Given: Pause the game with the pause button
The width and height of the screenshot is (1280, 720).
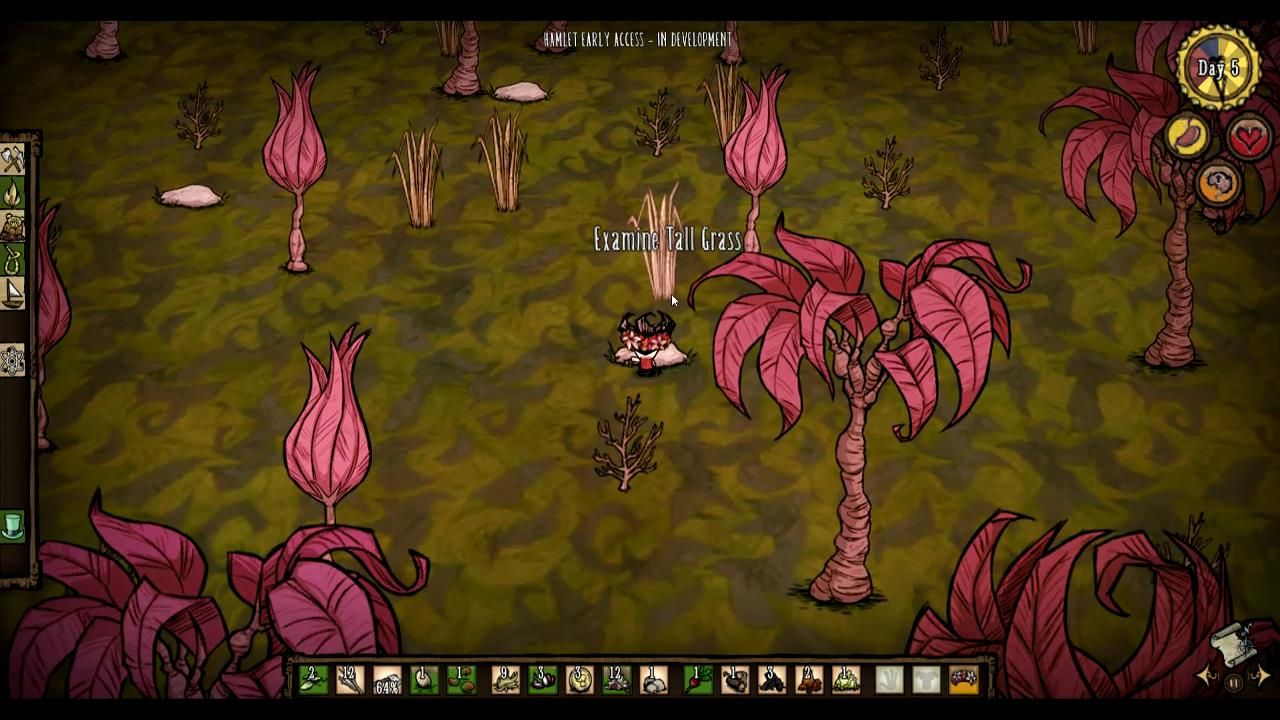Looking at the screenshot, I should tap(1233, 682).
